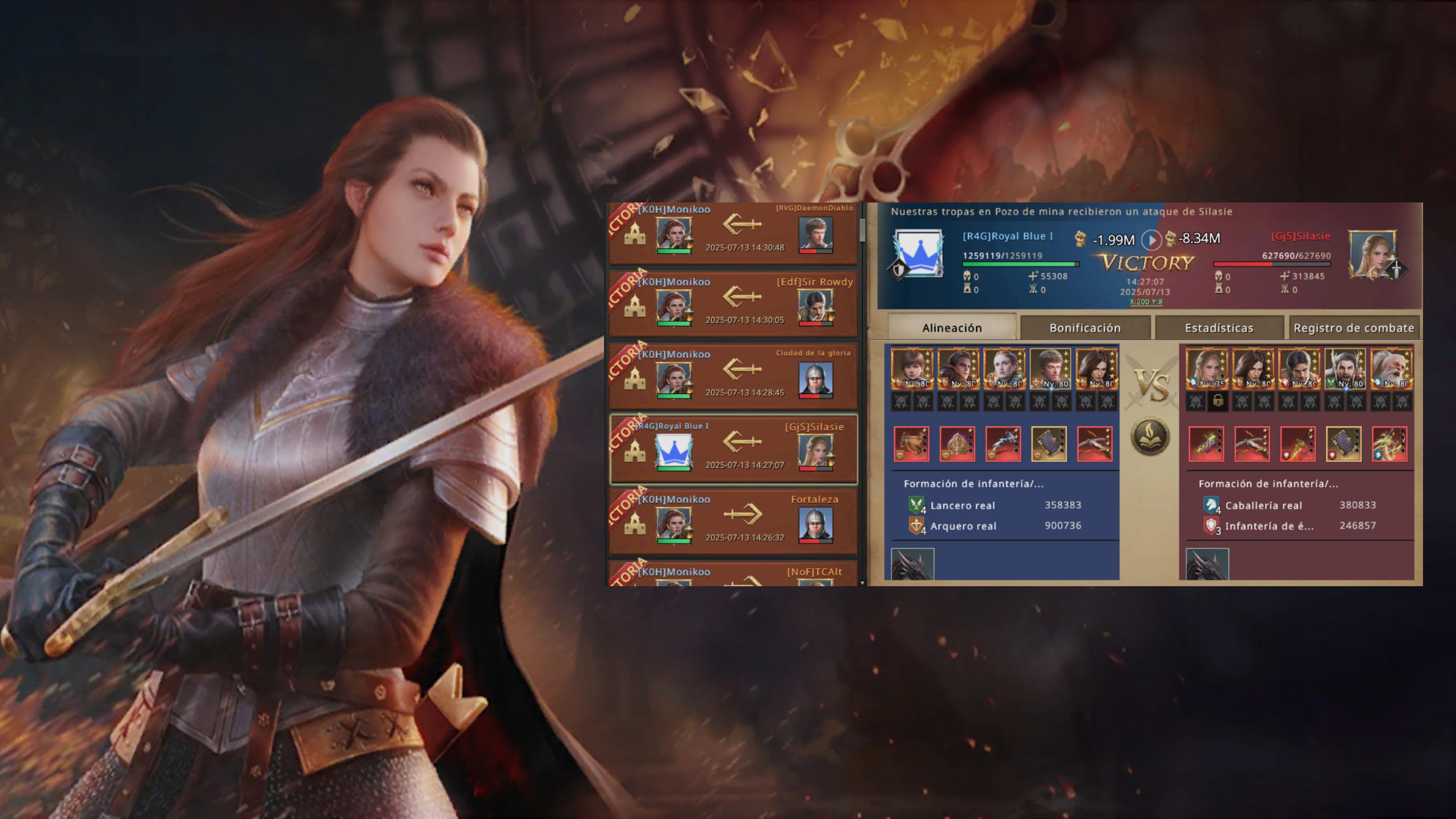The height and width of the screenshot is (819, 1456).
Task: Open the report against DaemonDiablo
Action: tap(733, 233)
